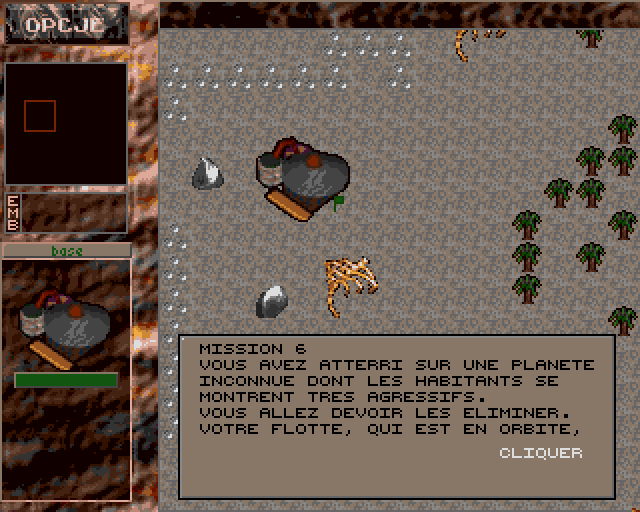Open the OPCJE options menu
640x512 pixels.
[x=65, y=25]
